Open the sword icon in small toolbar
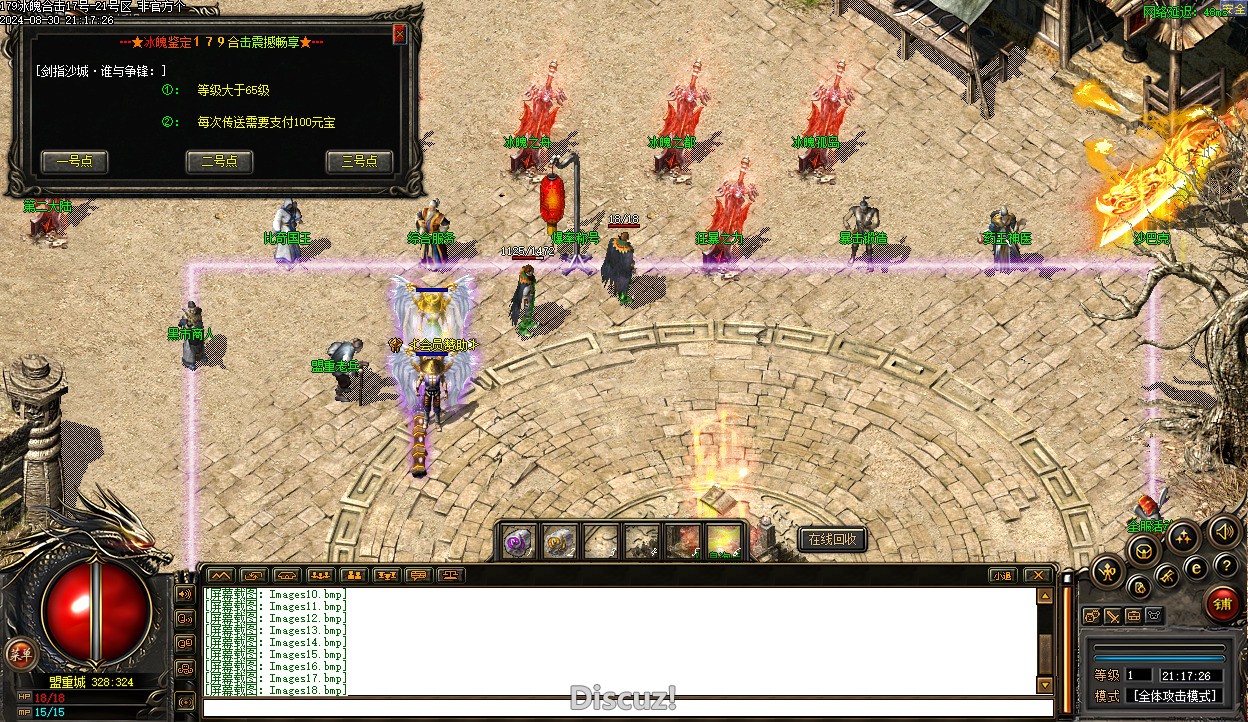Screen dimensions: 1248x722 pyautogui.click(x=1113, y=616)
